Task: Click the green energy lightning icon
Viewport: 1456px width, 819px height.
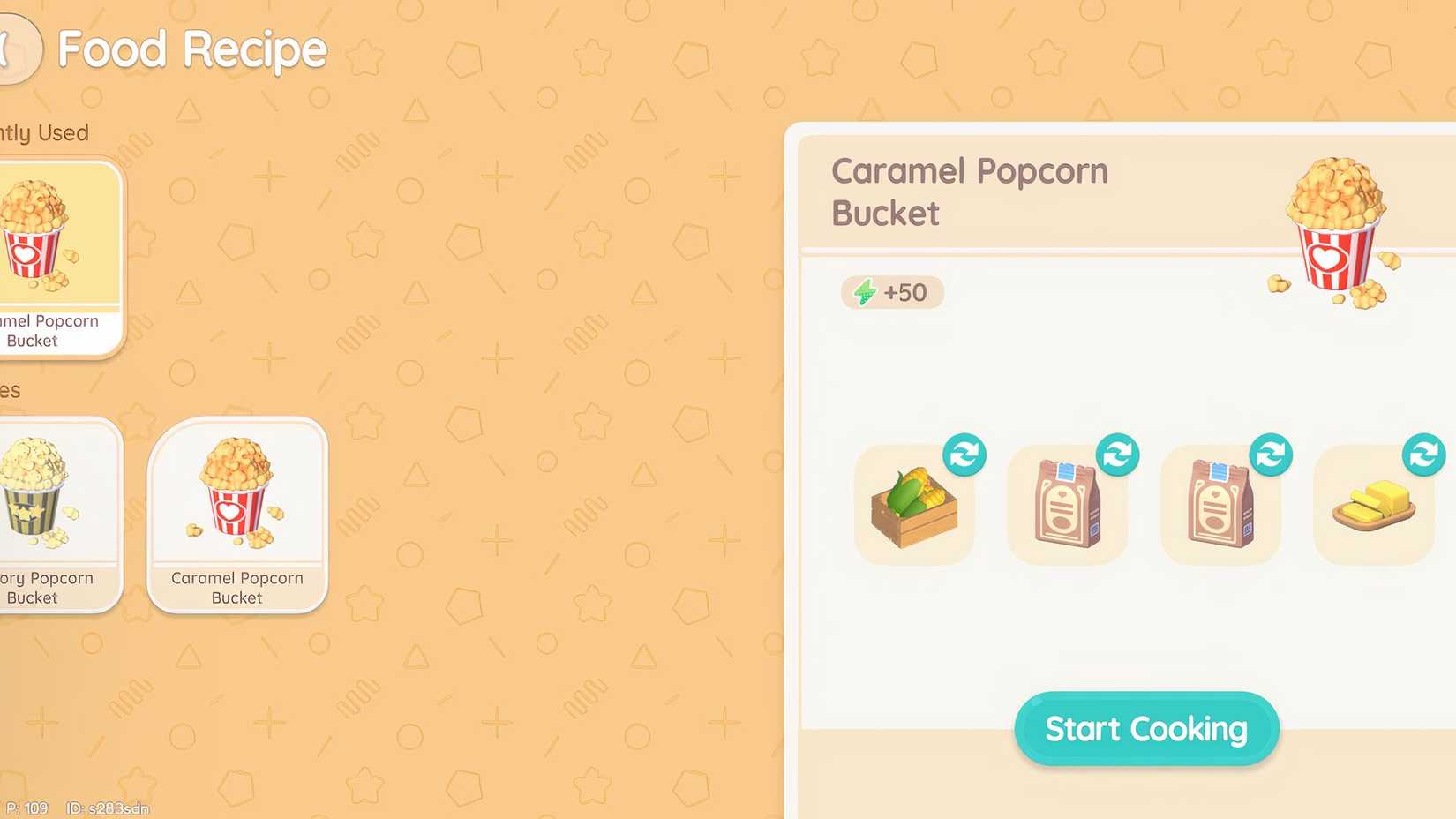Action: (x=866, y=292)
